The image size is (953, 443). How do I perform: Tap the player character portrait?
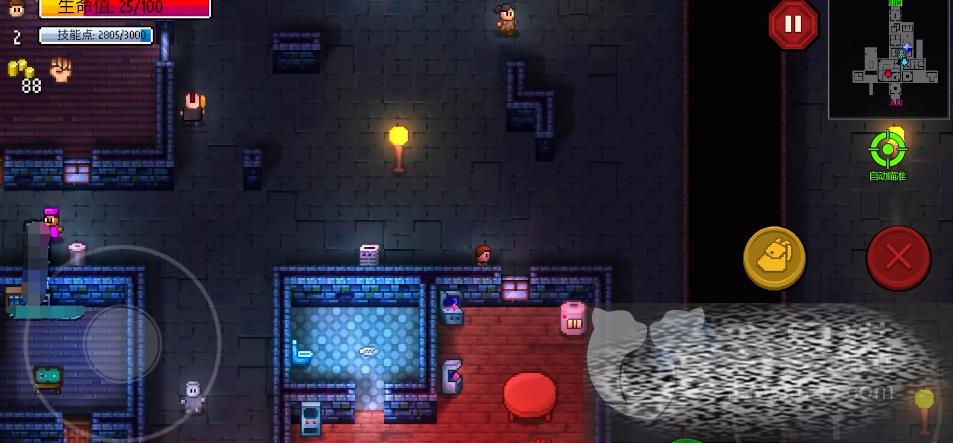[x=17, y=9]
